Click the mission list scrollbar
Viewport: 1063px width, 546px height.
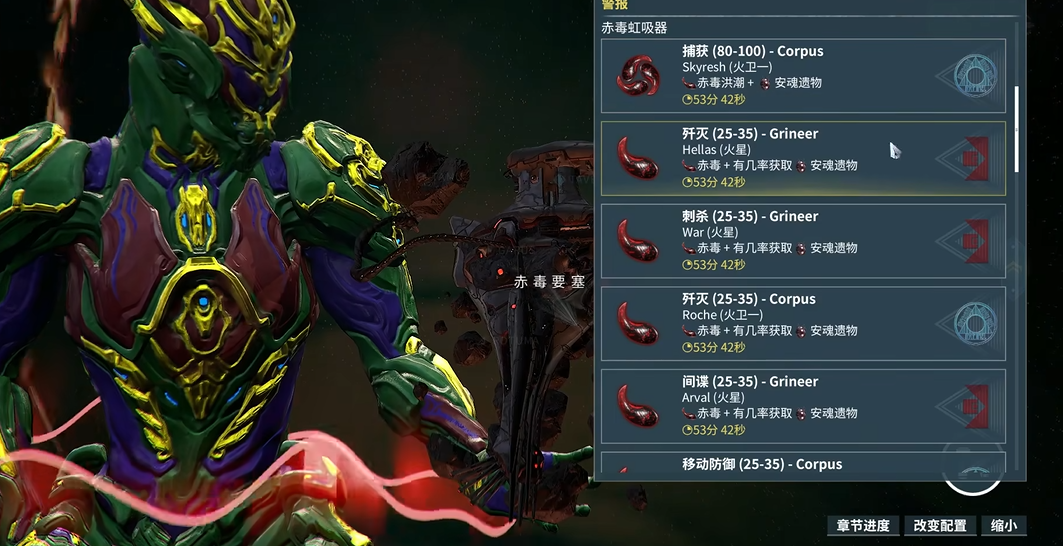click(1017, 128)
